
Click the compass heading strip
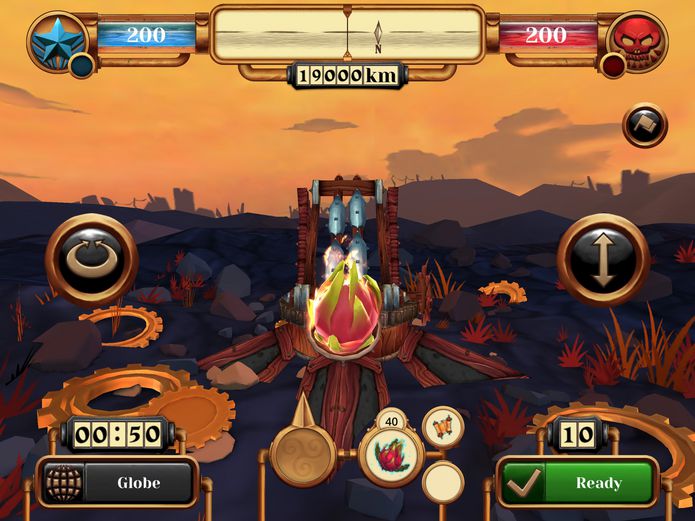(347, 34)
